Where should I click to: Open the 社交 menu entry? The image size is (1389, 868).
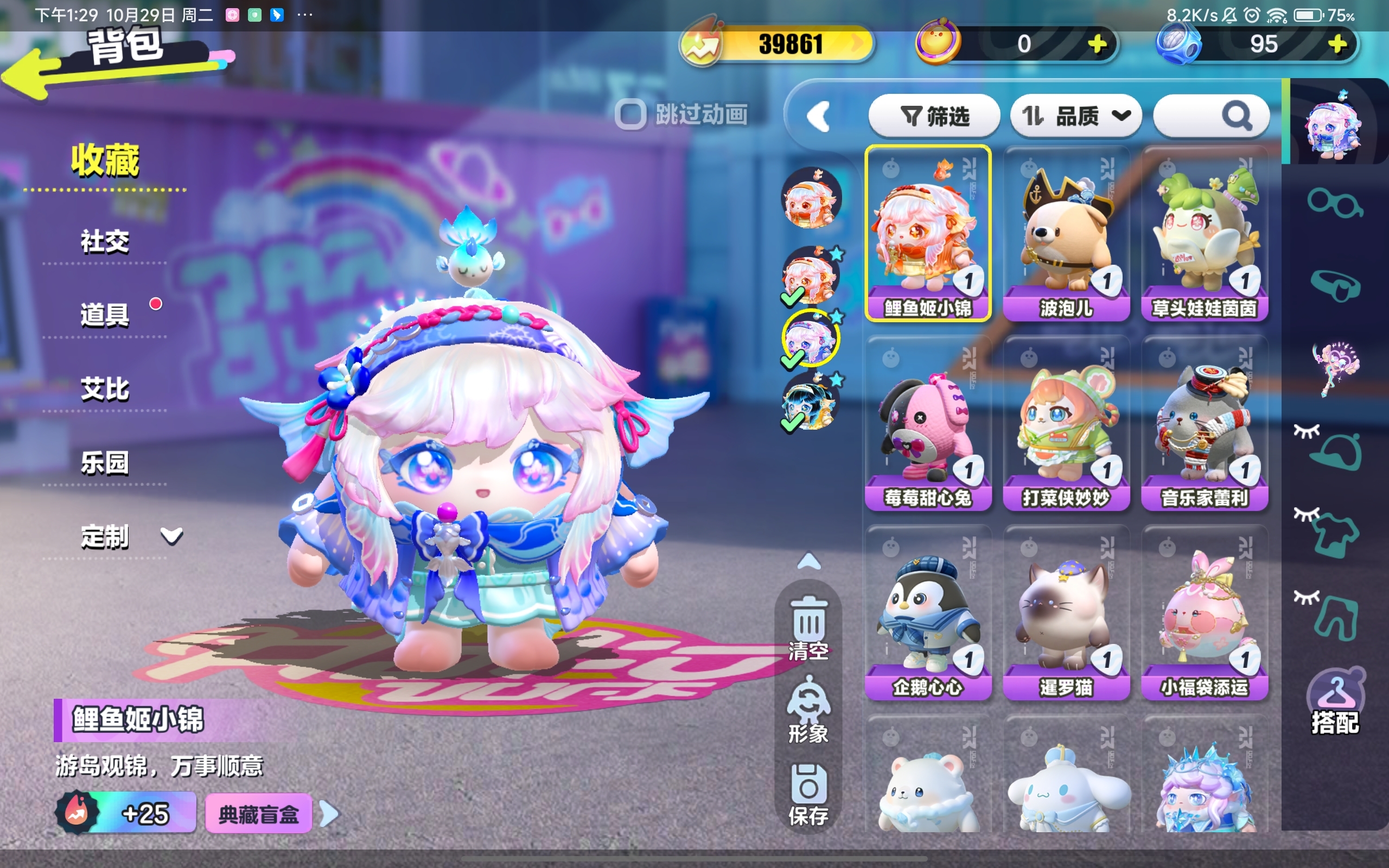pyautogui.click(x=105, y=241)
